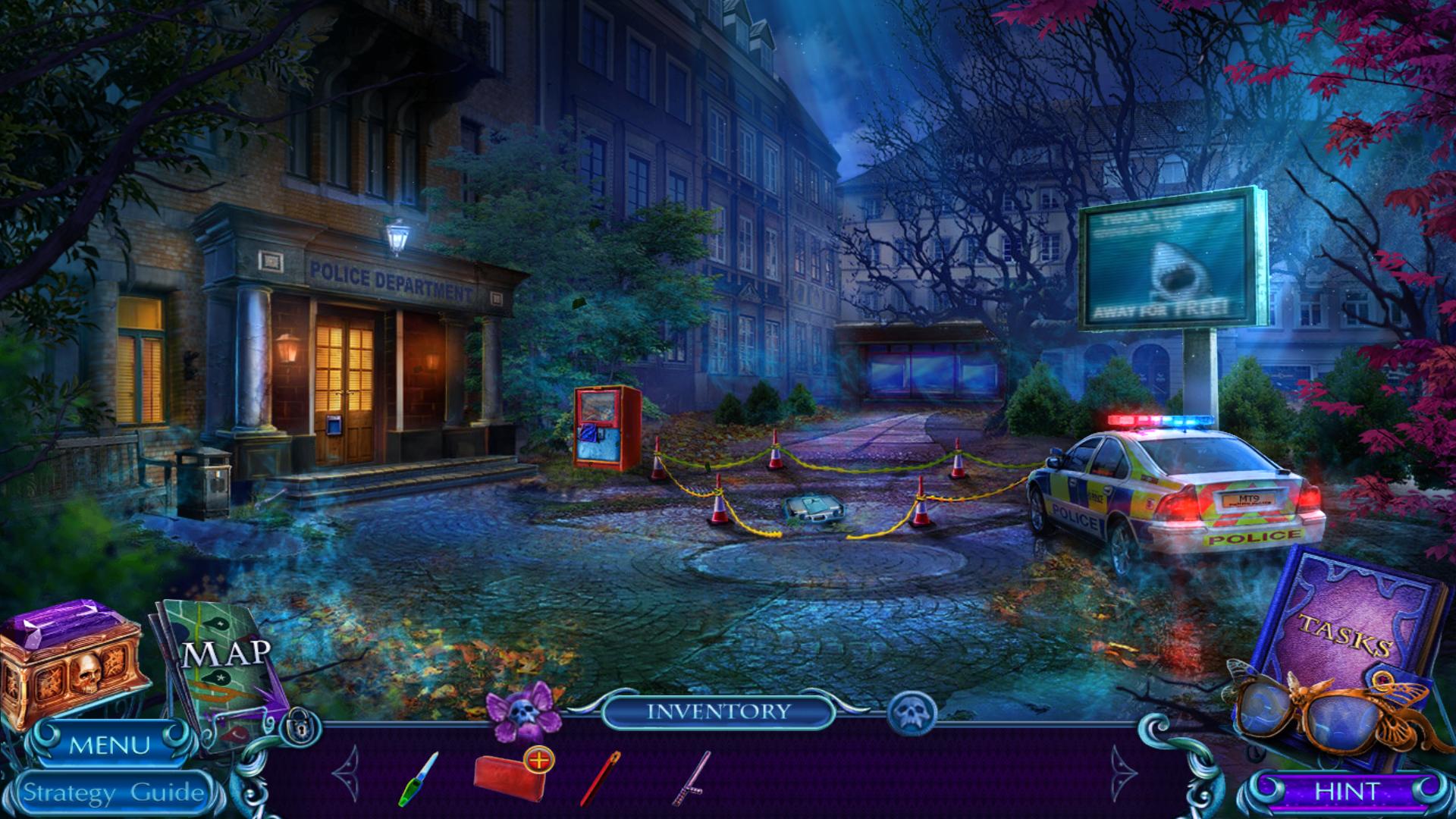Pick the red stick from inventory

coord(600,778)
